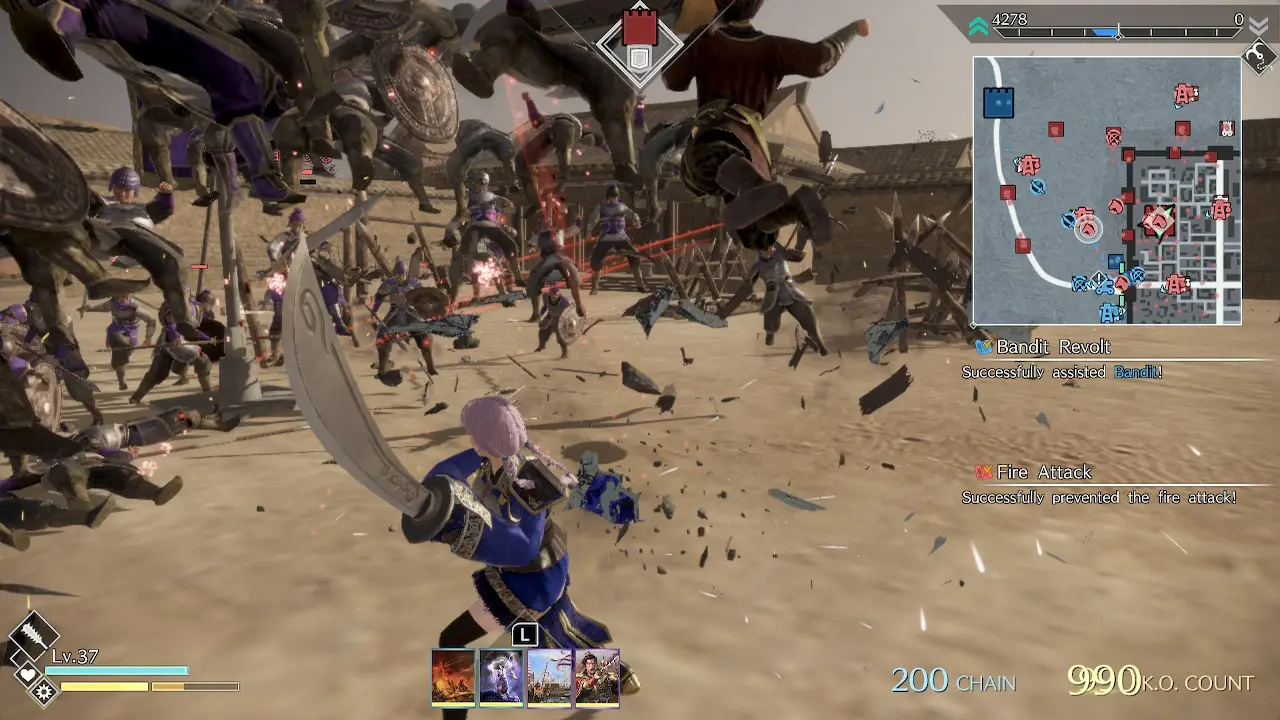The image size is (1280, 720).
Task: Open the battlefield minimap
Action: [1107, 190]
